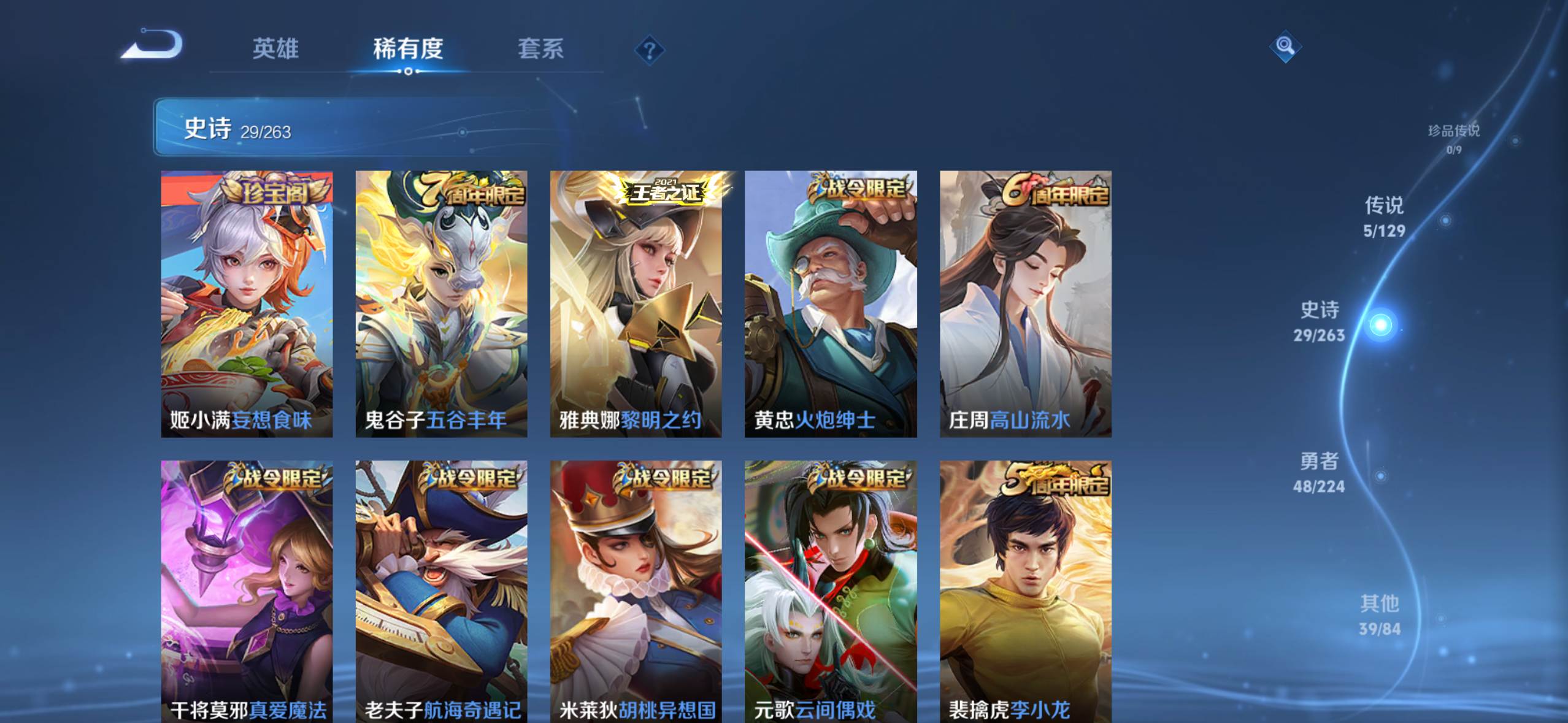The width and height of the screenshot is (1568, 723).
Task: Show help via the question mark icon
Action: tap(649, 50)
